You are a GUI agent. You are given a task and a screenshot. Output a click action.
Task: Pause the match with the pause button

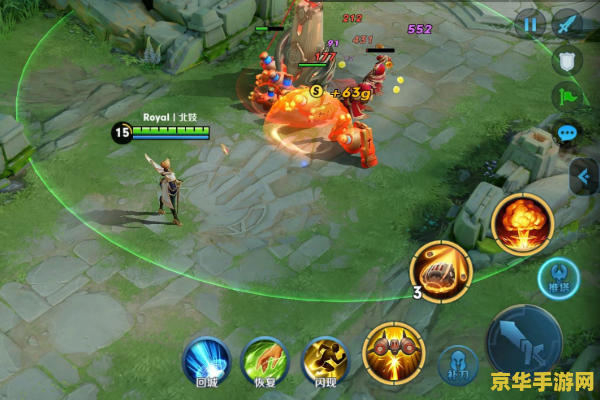pyautogui.click(x=531, y=24)
